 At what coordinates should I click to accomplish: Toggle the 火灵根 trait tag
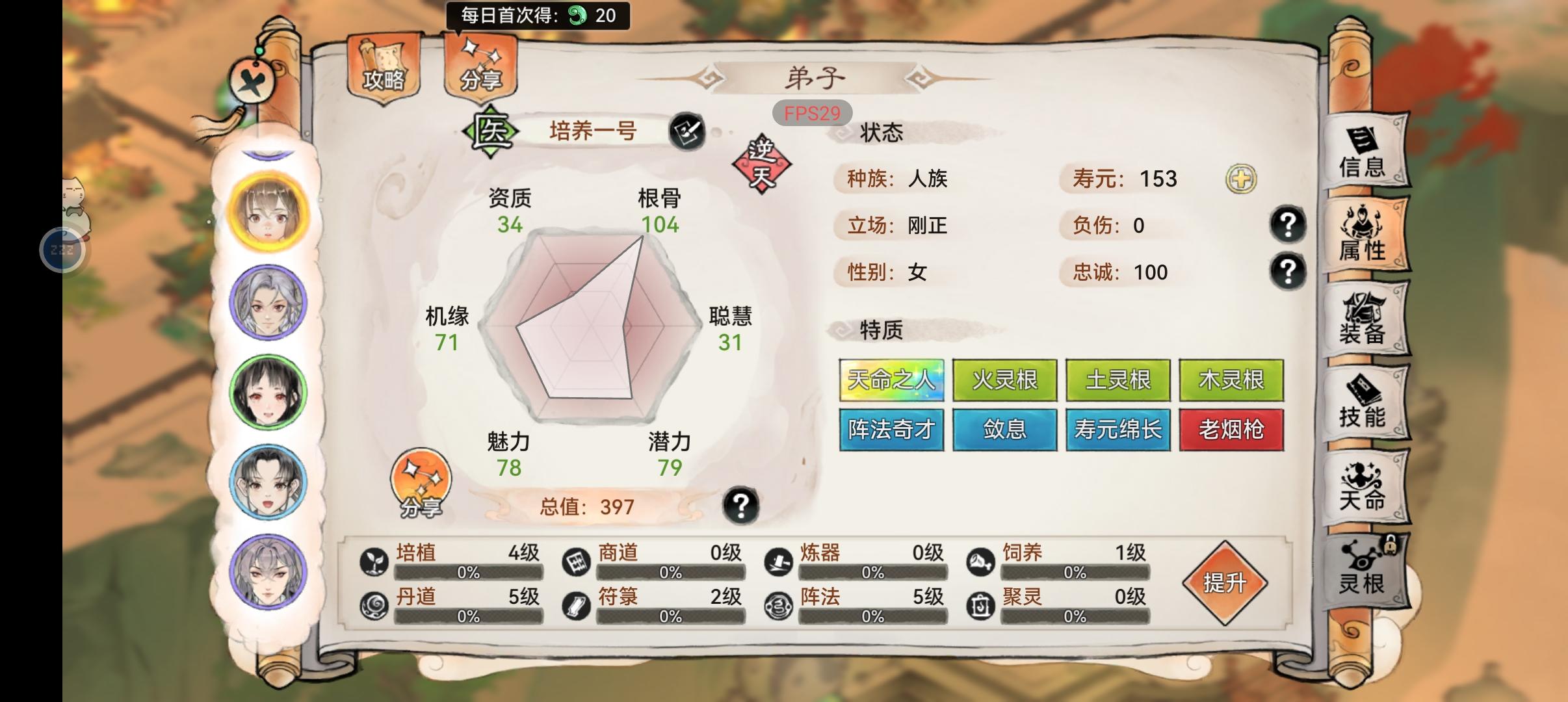[x=1004, y=380]
